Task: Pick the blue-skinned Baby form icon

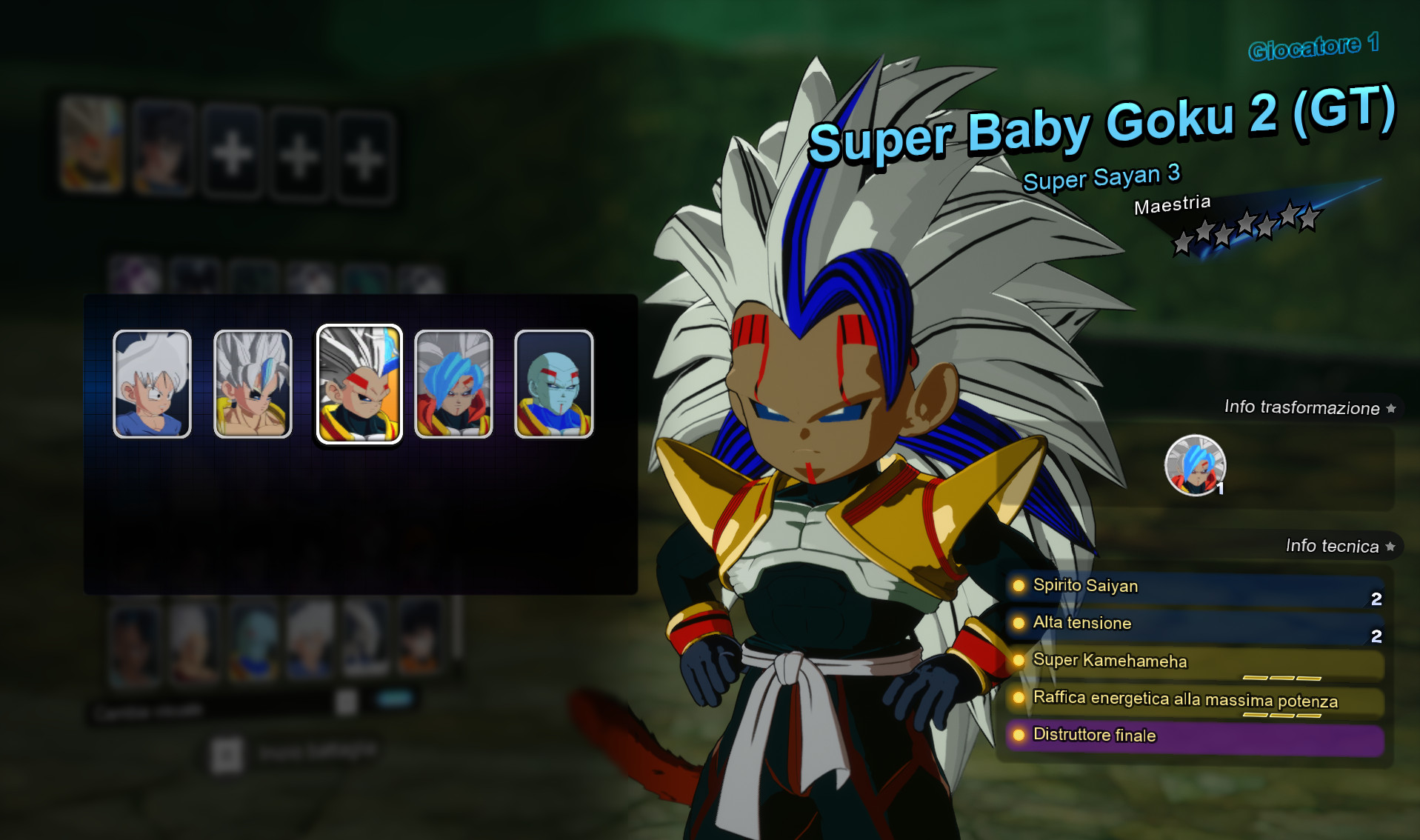Action: (x=555, y=383)
